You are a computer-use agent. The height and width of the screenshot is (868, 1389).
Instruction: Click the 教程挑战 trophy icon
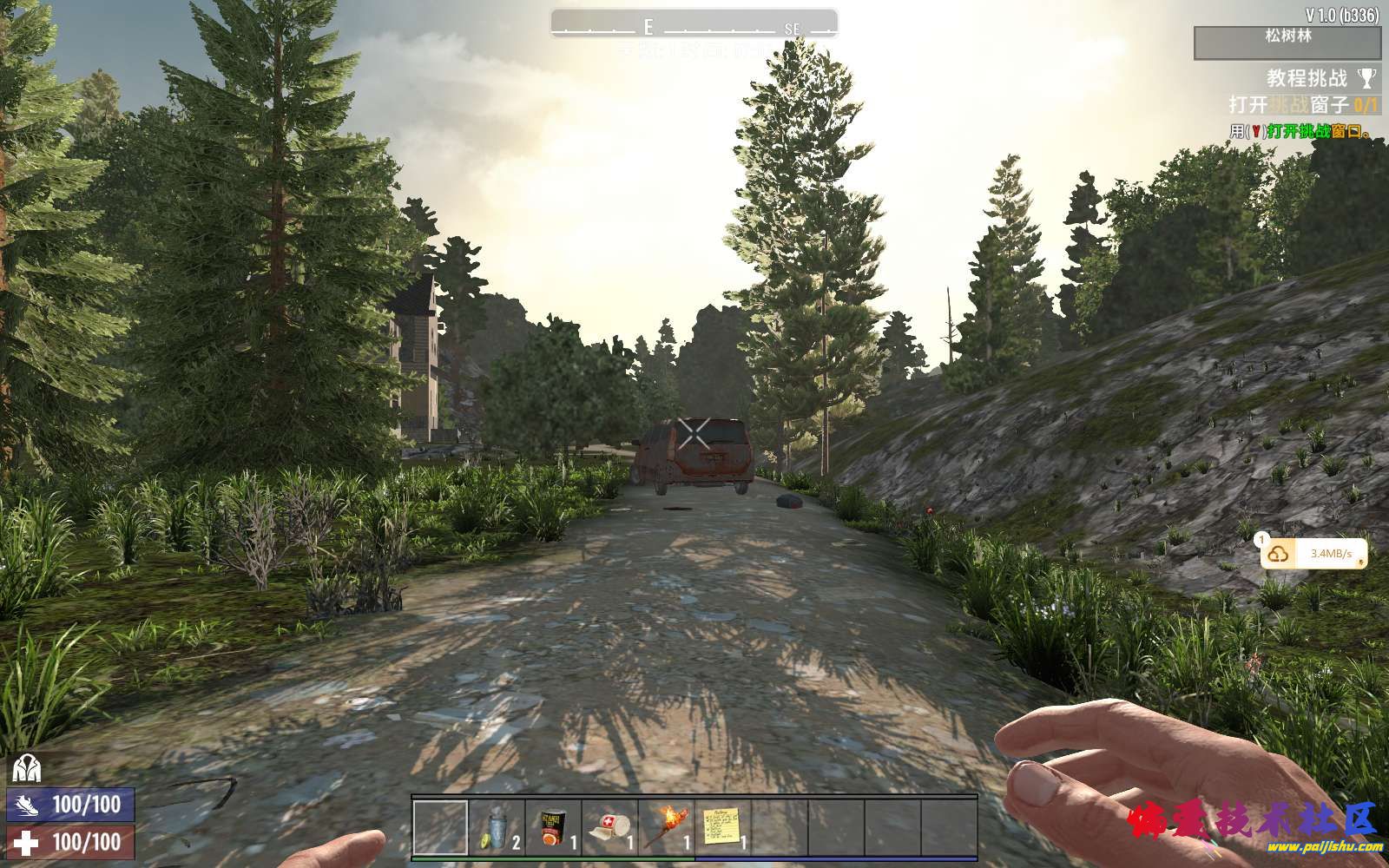[1366, 78]
